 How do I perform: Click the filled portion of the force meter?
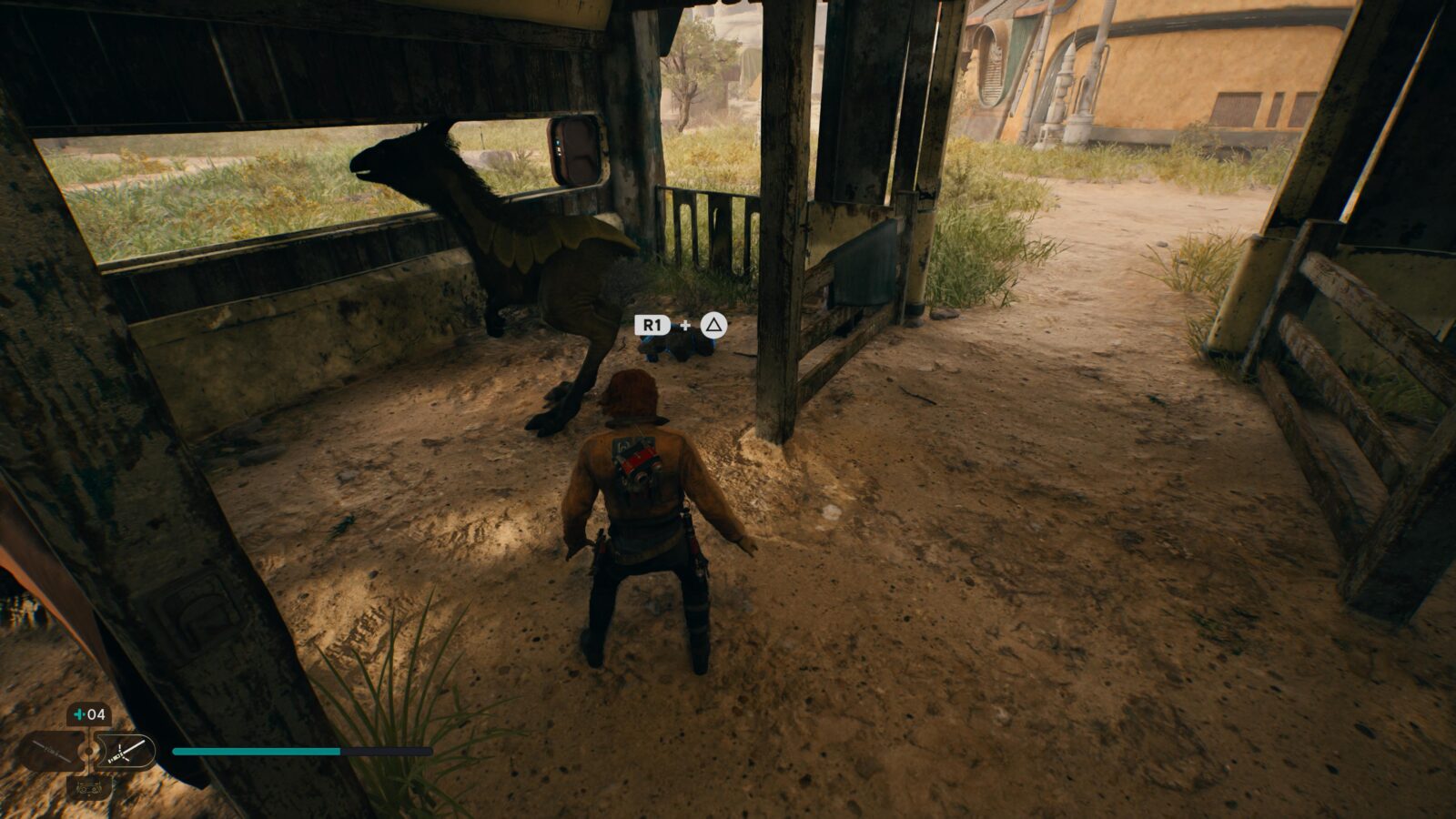pyautogui.click(x=255, y=751)
